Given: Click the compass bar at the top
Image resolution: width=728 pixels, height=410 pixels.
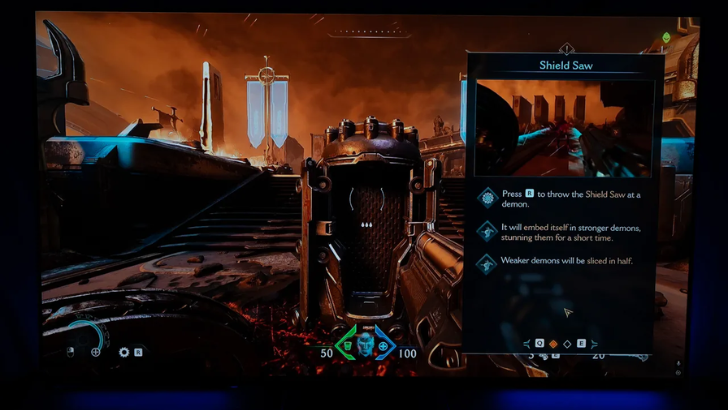Looking at the screenshot, I should (369, 33).
